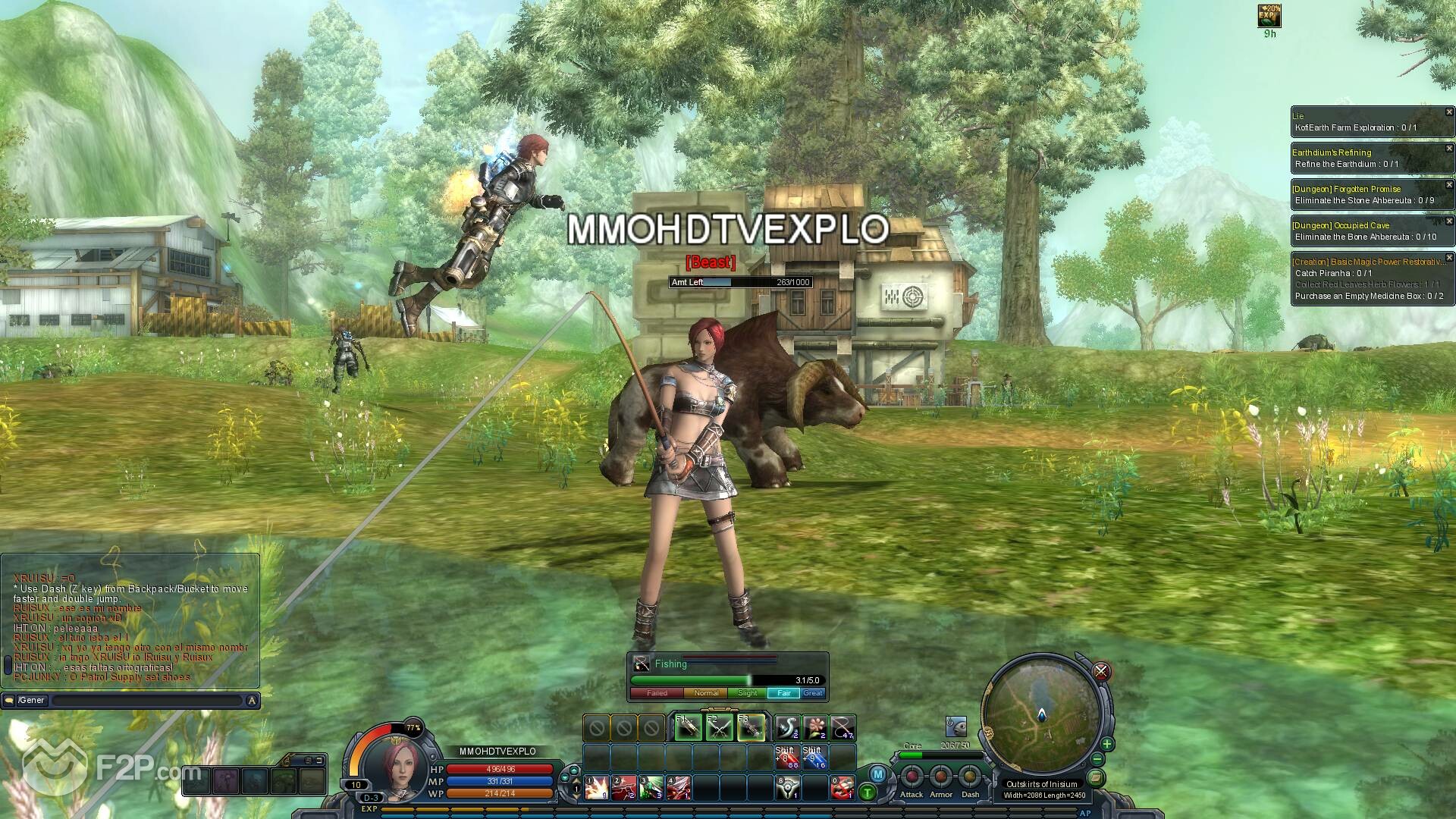Activate the Dash mode button

tap(970, 777)
